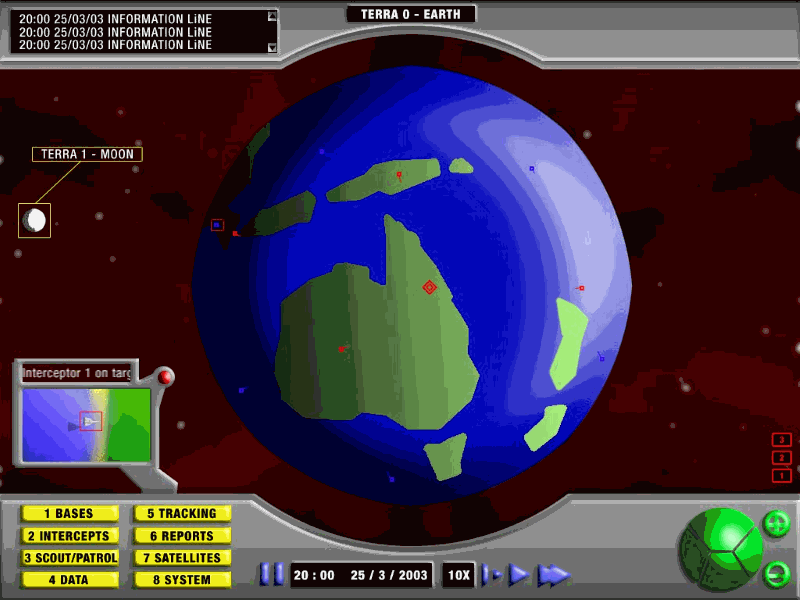Advance time by one step

[x=491, y=575]
